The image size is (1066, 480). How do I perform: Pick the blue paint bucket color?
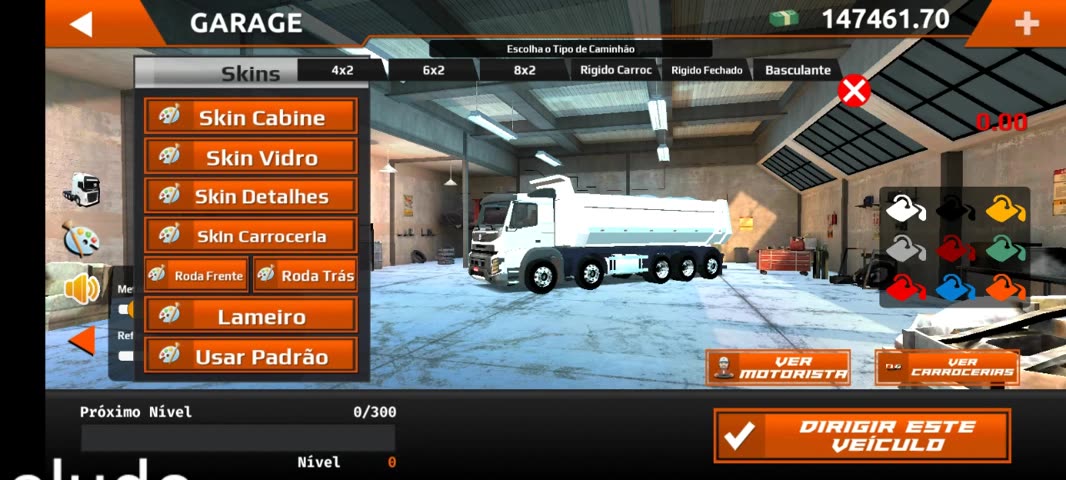click(x=954, y=289)
